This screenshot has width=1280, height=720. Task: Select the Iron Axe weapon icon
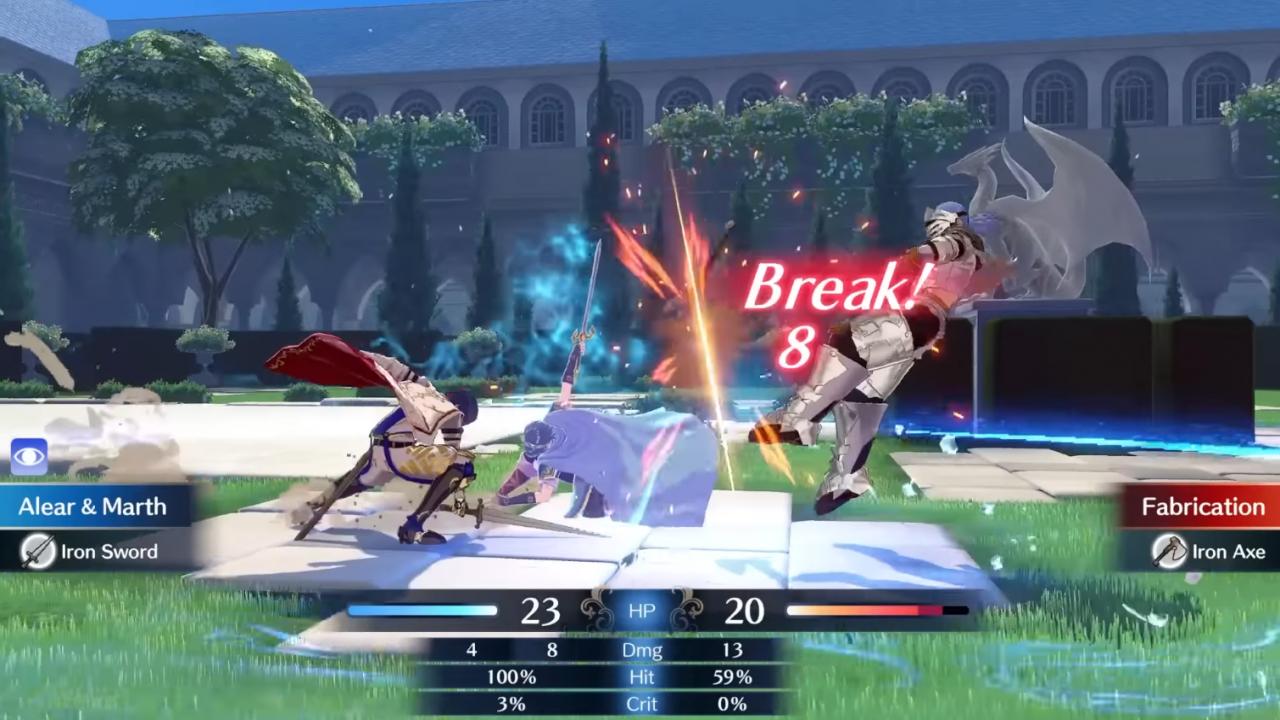1170,552
